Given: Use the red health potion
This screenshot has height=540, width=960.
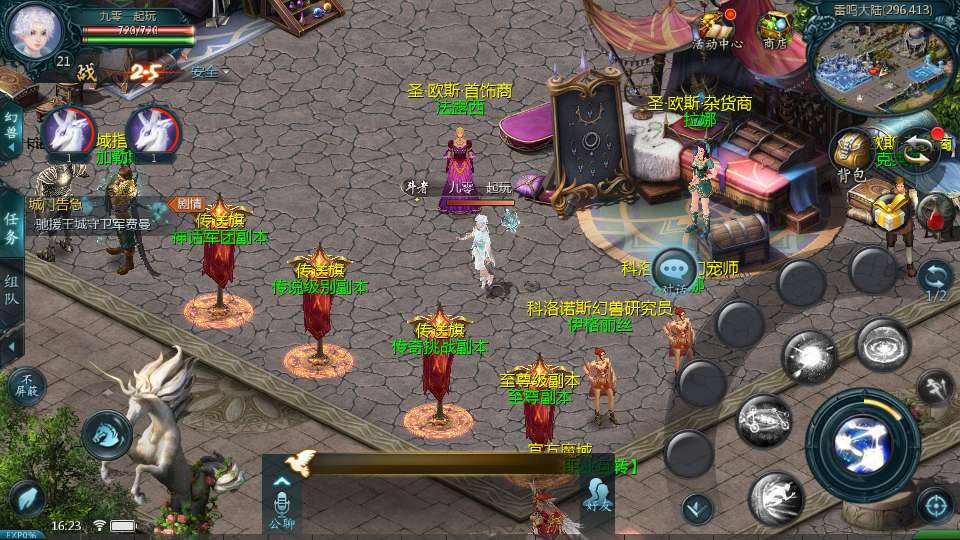Looking at the screenshot, I should coord(934,212).
